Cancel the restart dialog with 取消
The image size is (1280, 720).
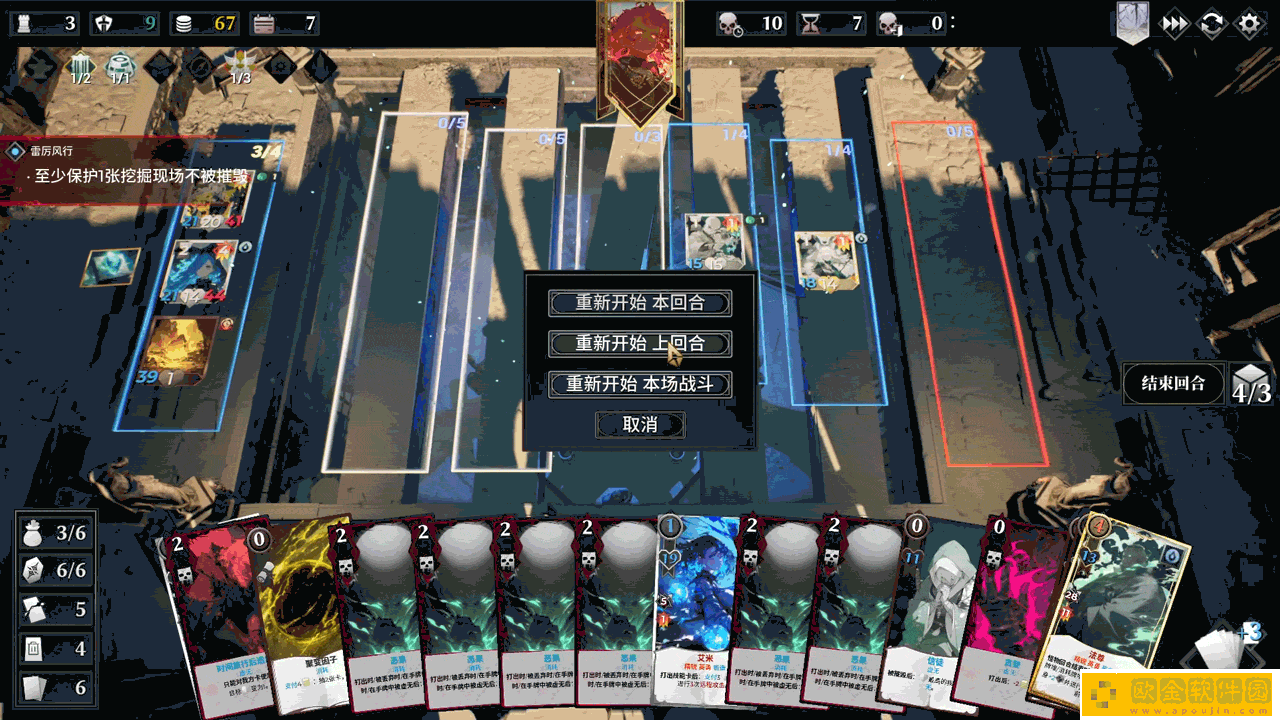[x=640, y=425]
